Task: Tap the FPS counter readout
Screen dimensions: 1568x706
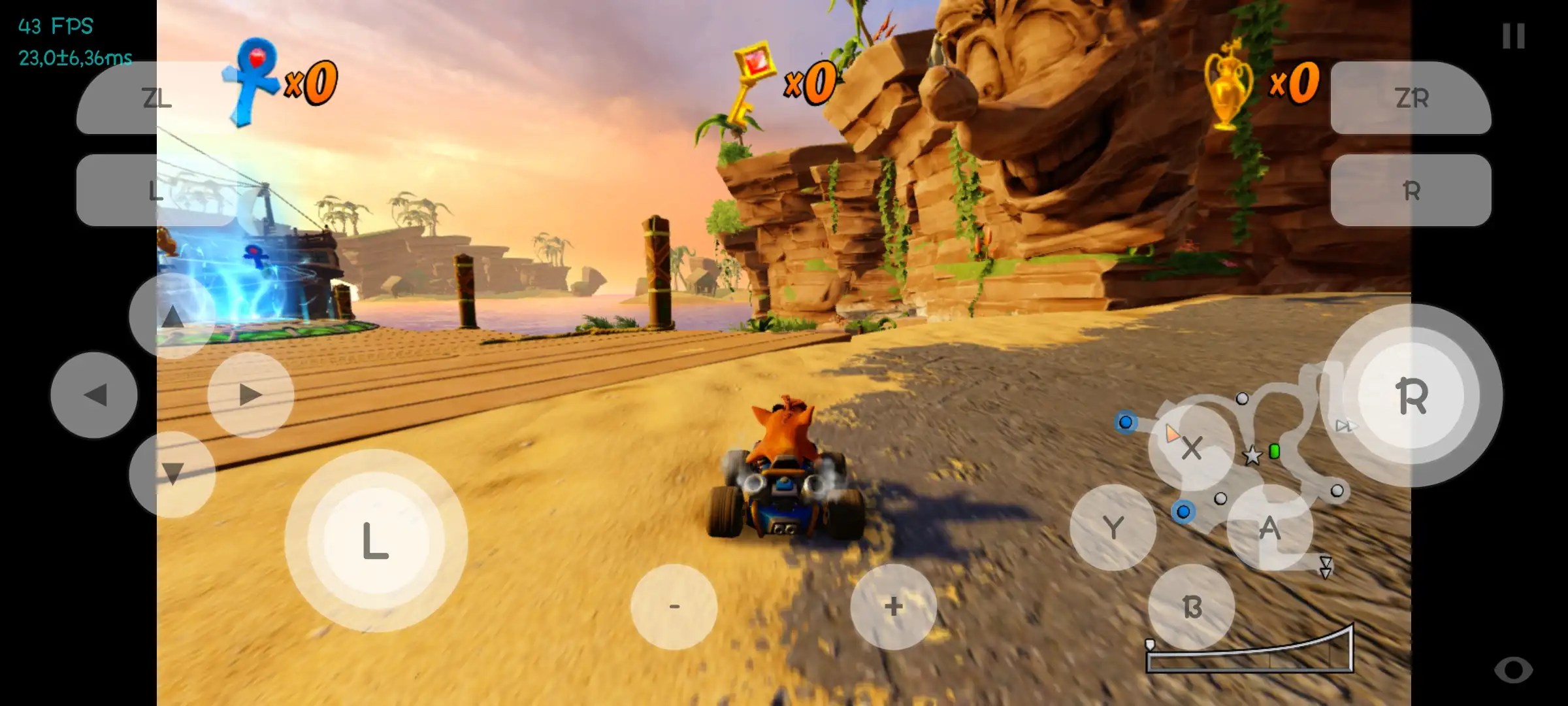Action: tap(54, 25)
